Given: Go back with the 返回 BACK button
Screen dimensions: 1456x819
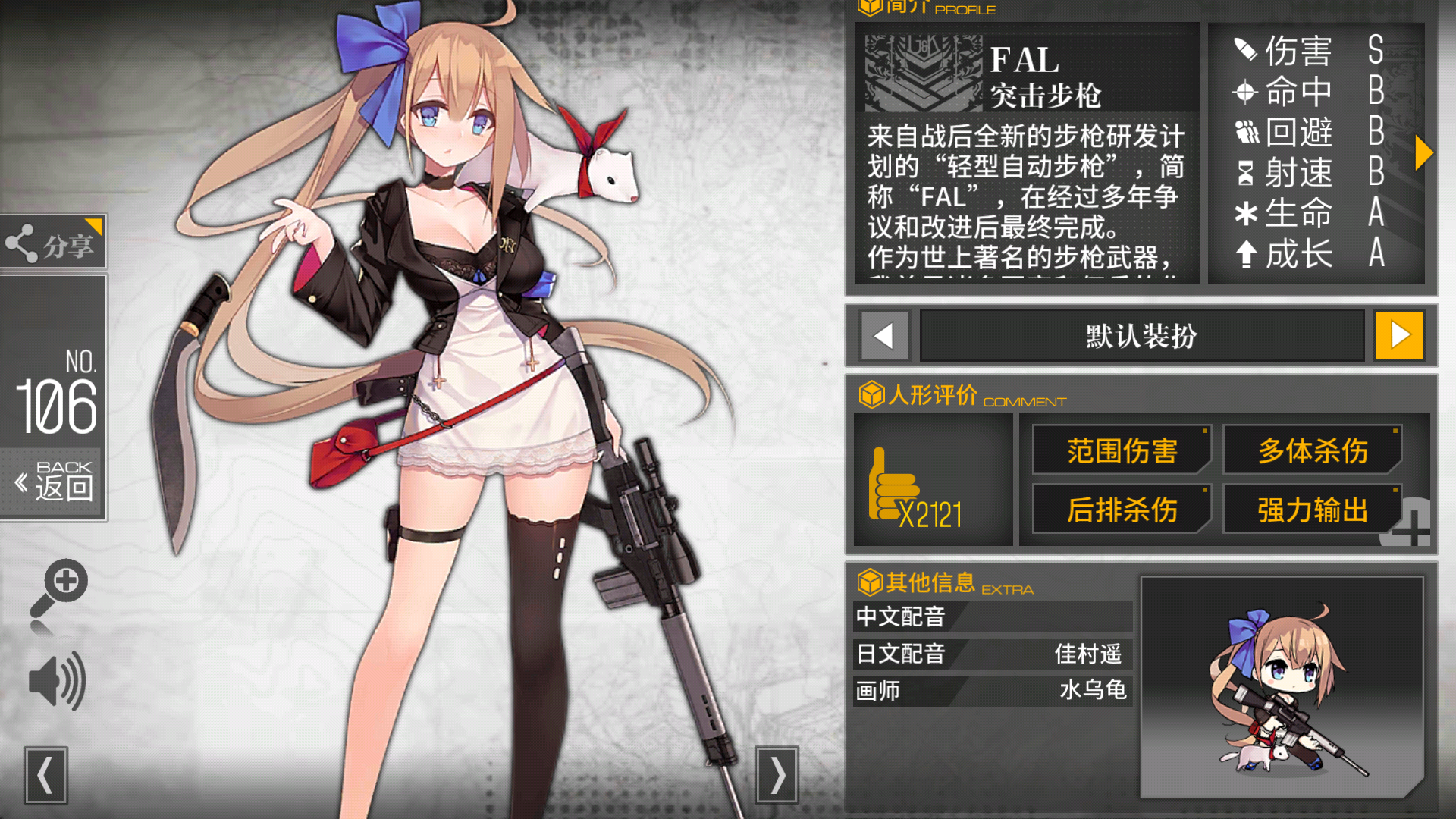Looking at the screenshot, I should [x=55, y=482].
